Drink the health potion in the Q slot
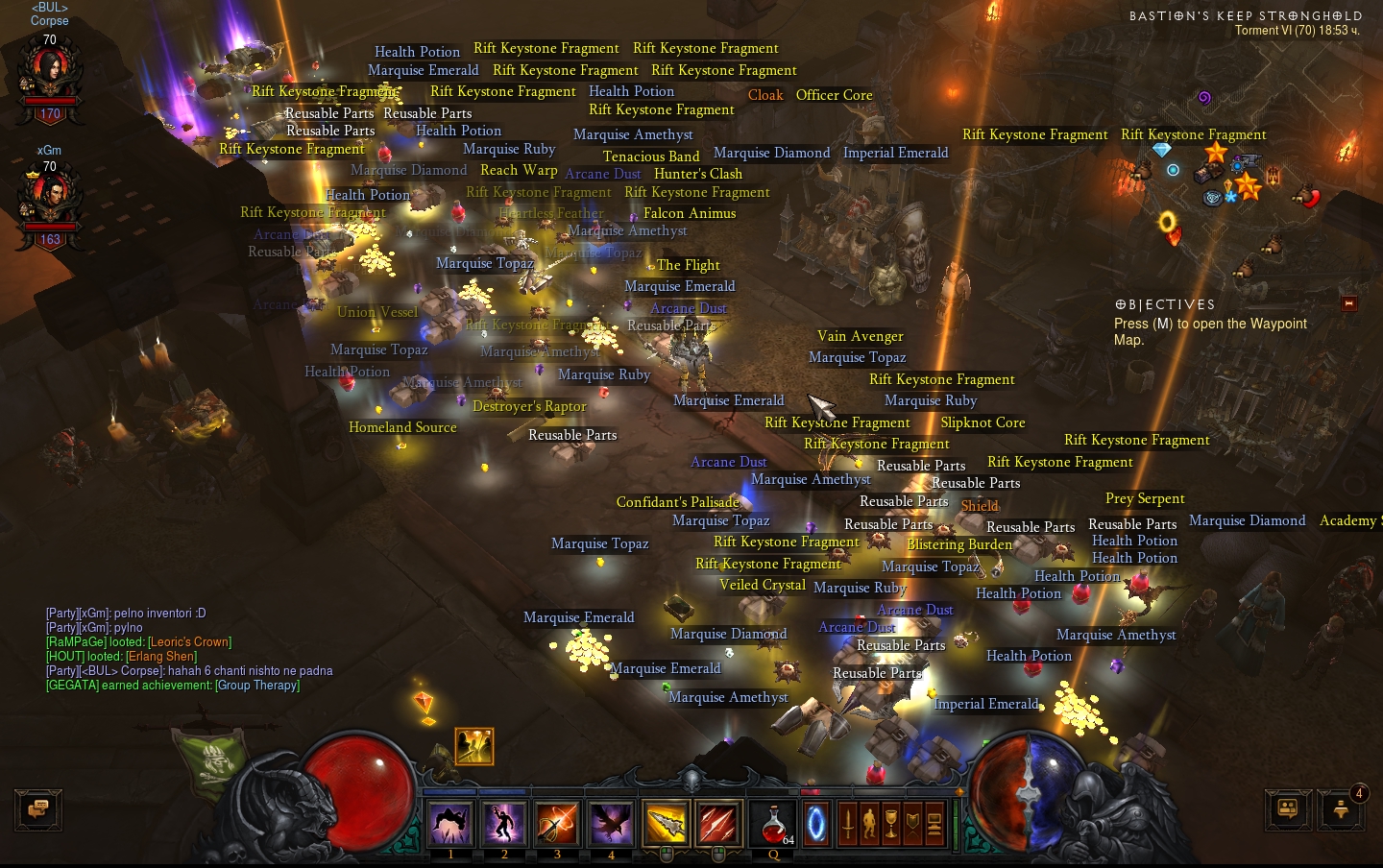The width and height of the screenshot is (1383, 868). coord(773,823)
